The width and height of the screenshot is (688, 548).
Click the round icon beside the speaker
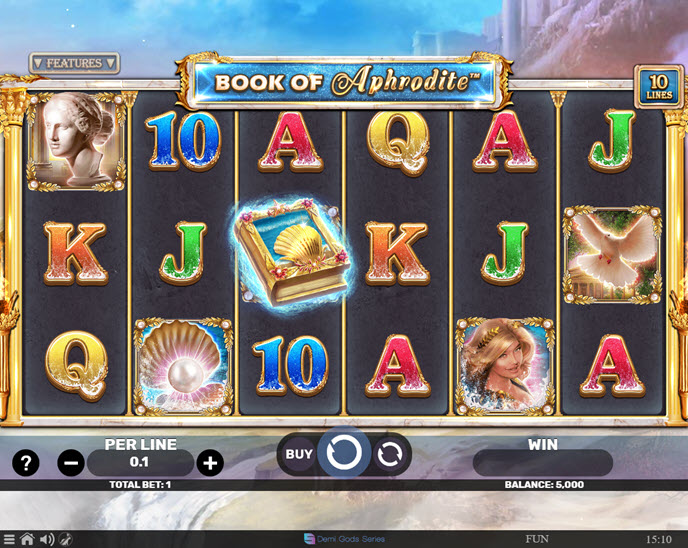point(64,540)
